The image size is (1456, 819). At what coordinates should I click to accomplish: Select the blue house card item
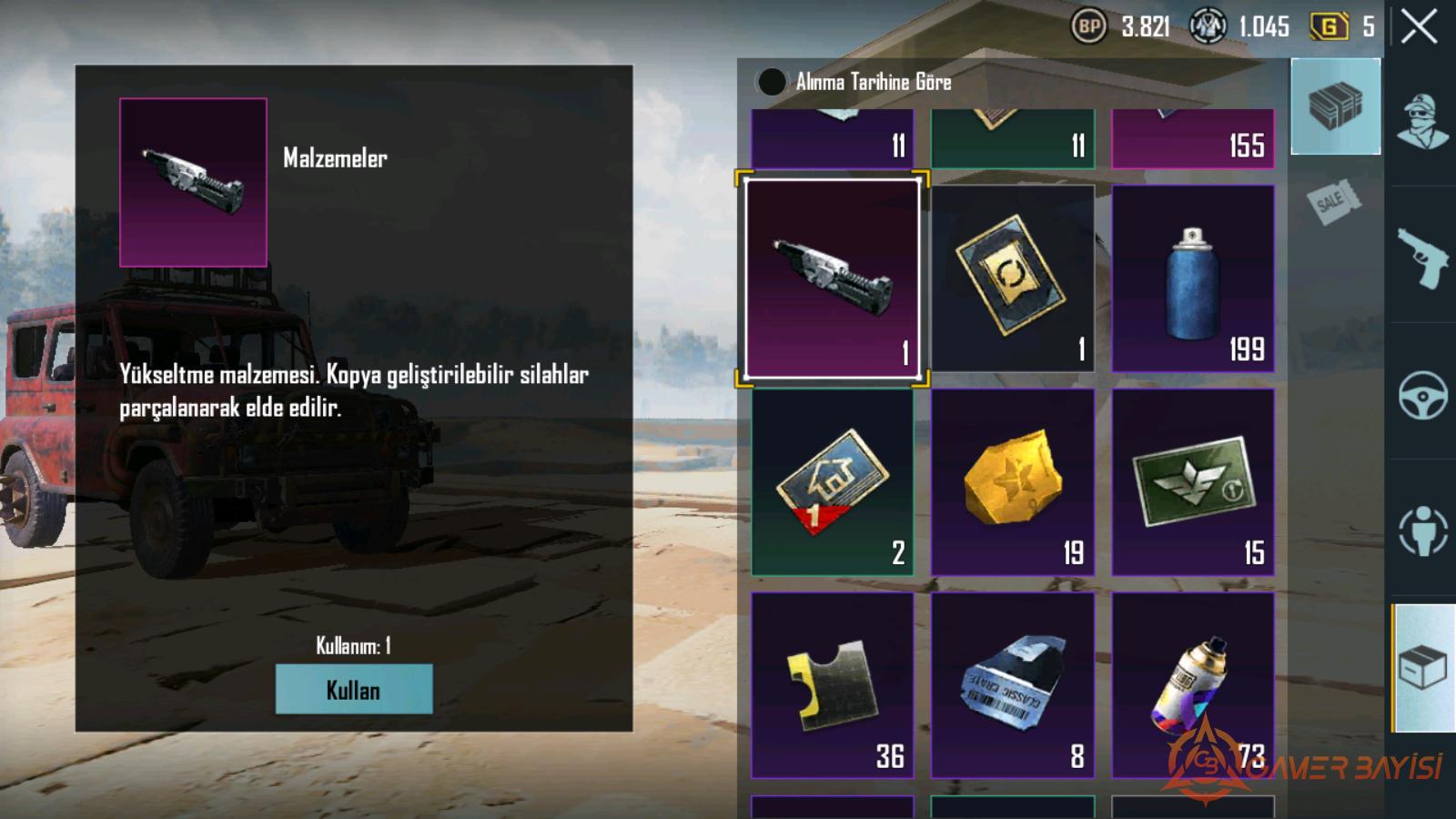tap(832, 482)
